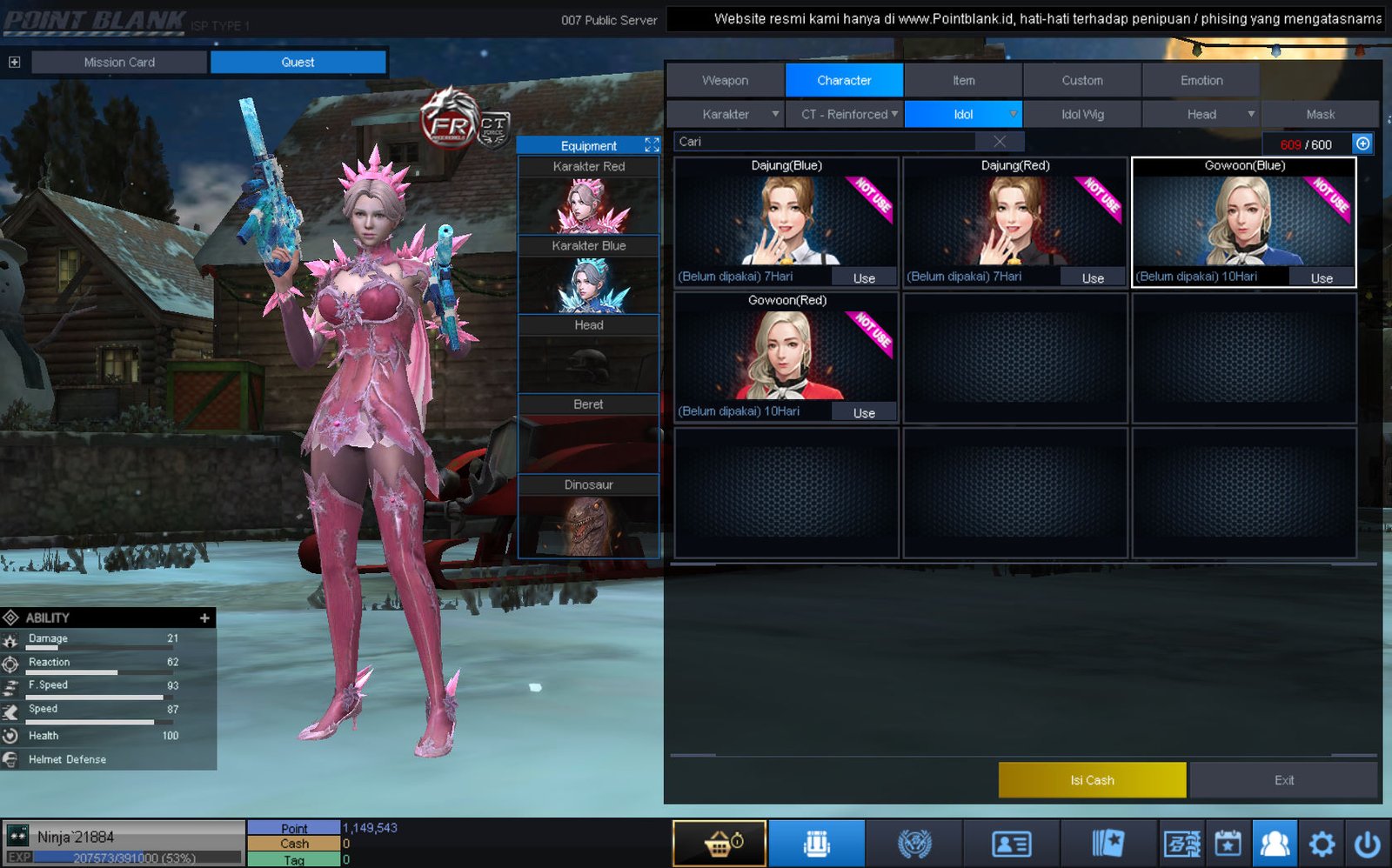The height and width of the screenshot is (868, 1392).
Task: Expand inventory capacity with plus button
Action: (1362, 144)
